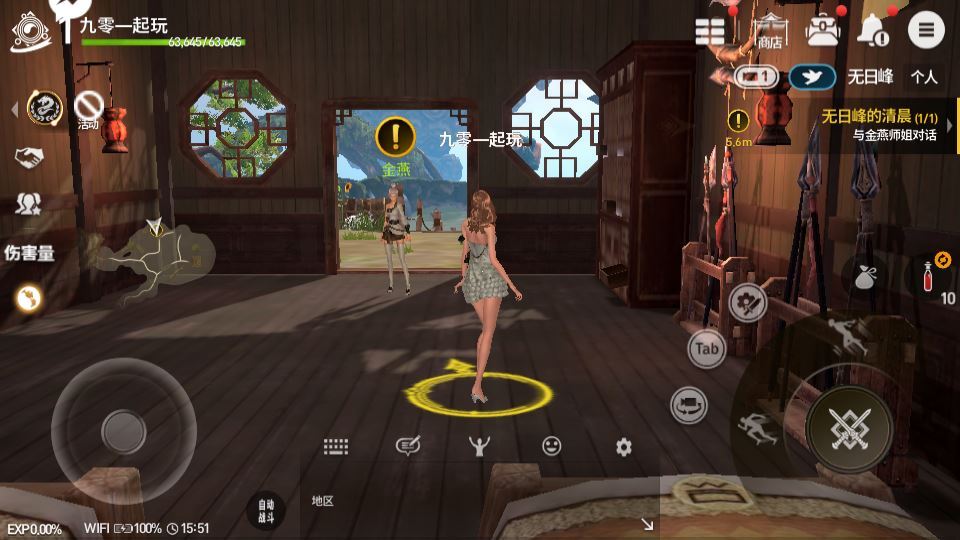Open the gear chat settings

[624, 447]
